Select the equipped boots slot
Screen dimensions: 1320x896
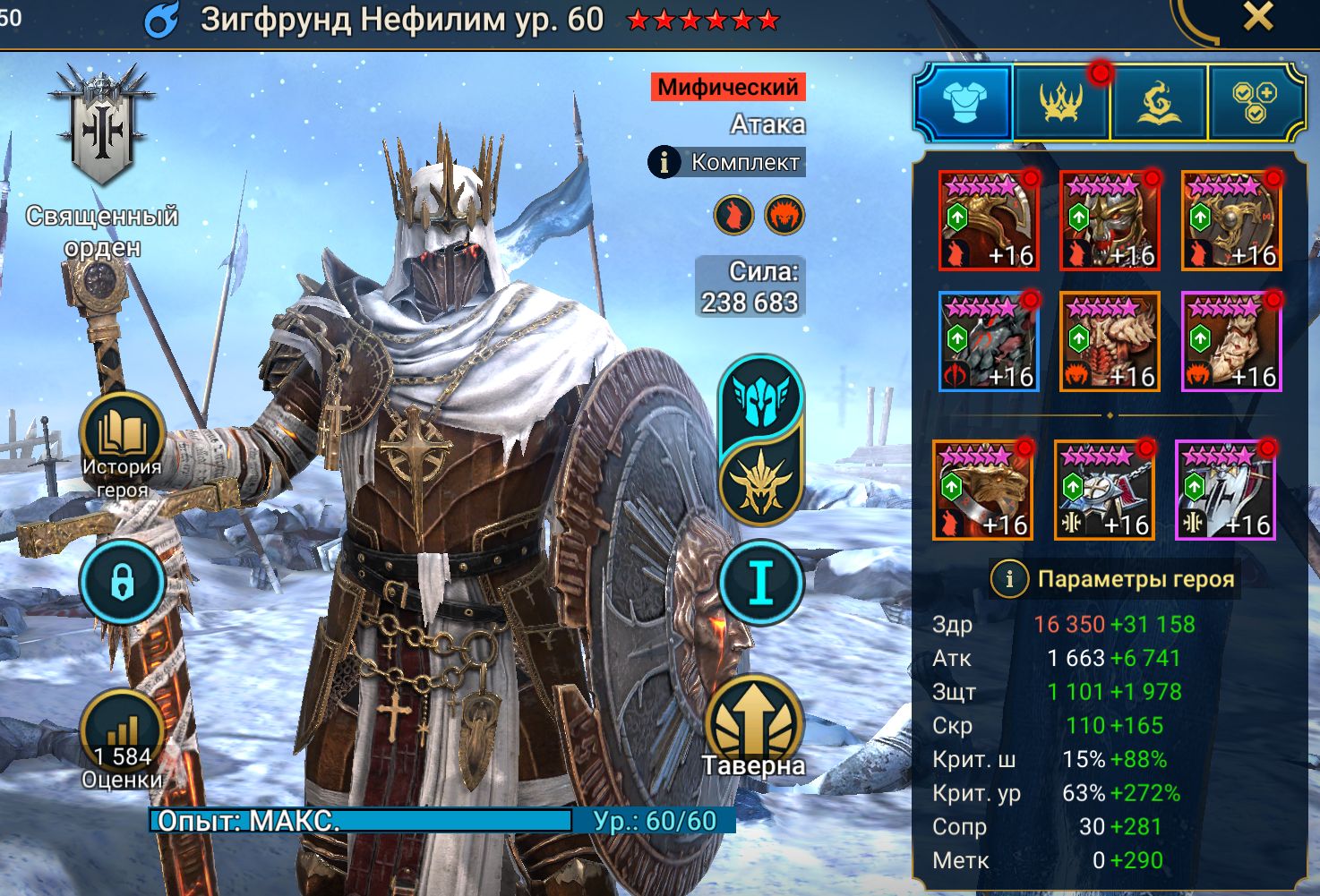point(1231,341)
